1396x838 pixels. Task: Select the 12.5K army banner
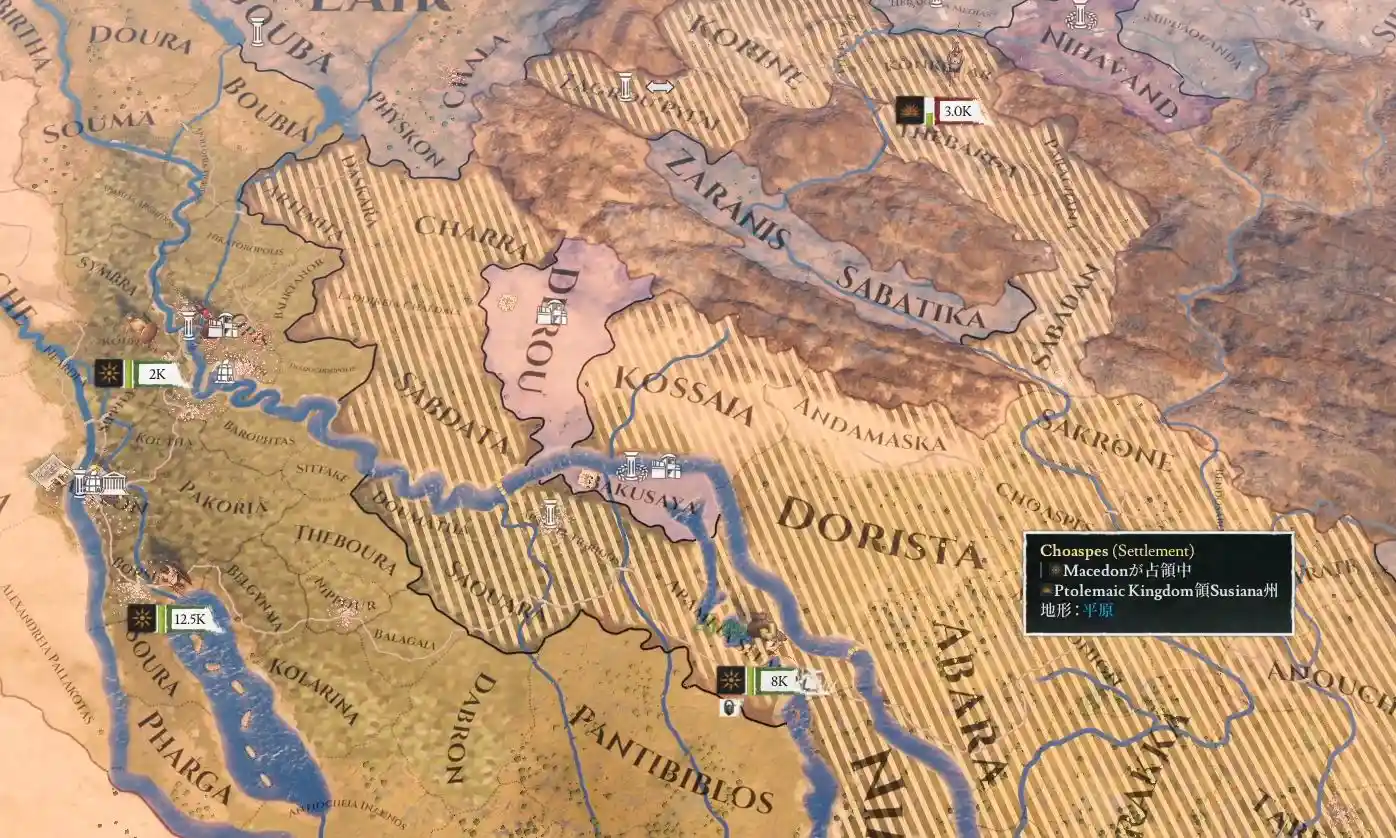pos(187,619)
